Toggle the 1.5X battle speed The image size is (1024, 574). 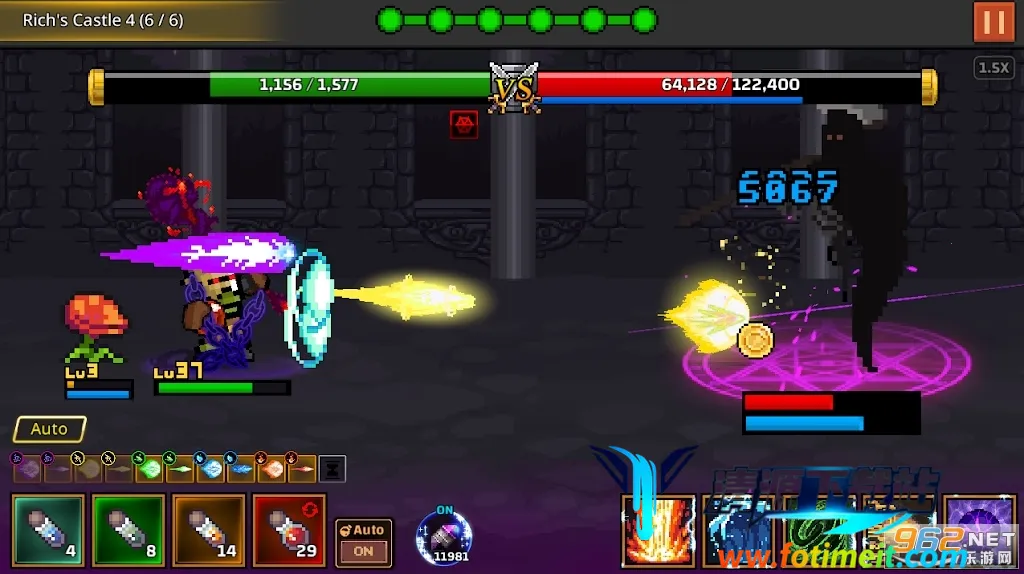tap(992, 68)
